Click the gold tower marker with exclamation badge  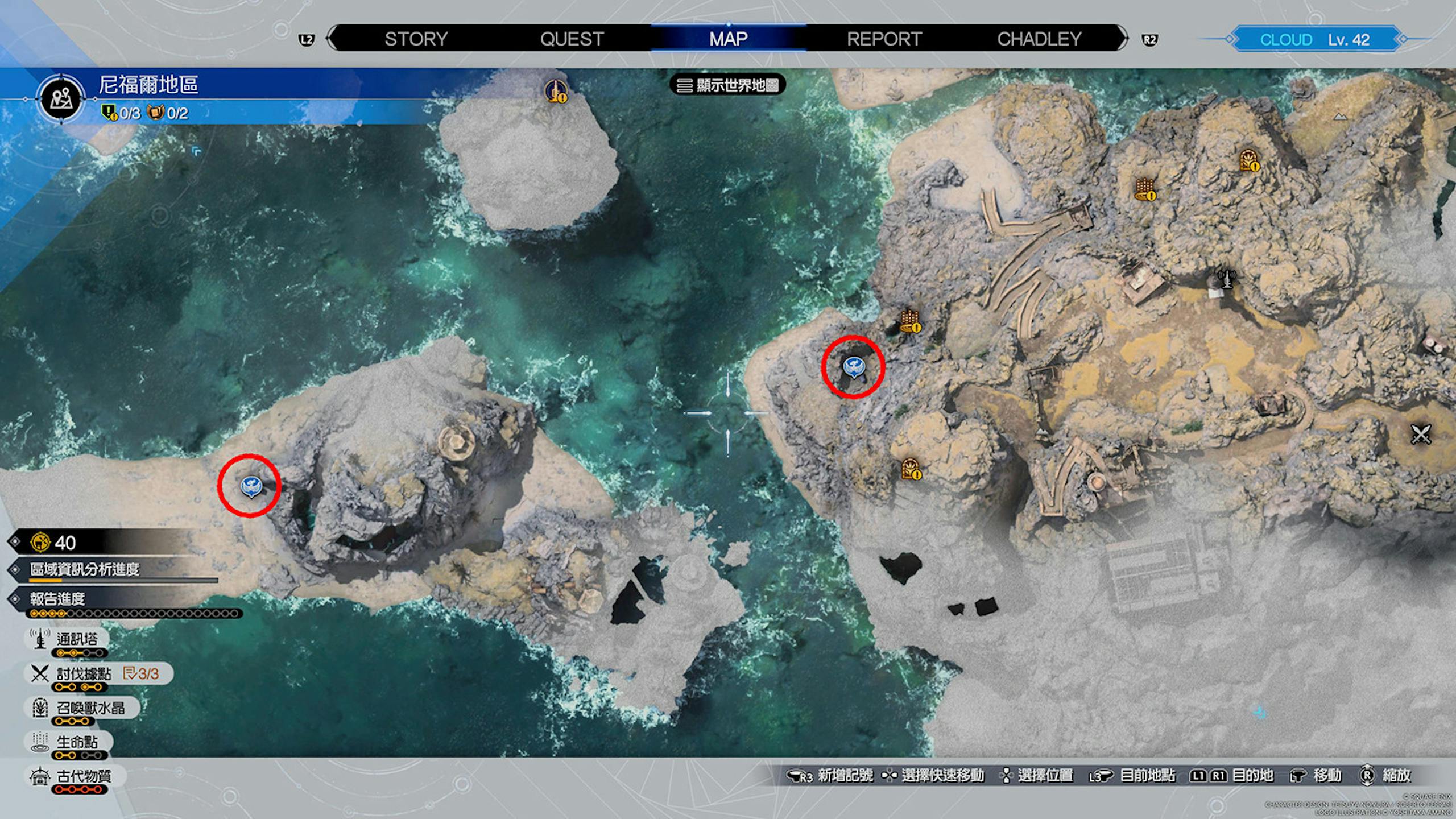[x=556, y=91]
